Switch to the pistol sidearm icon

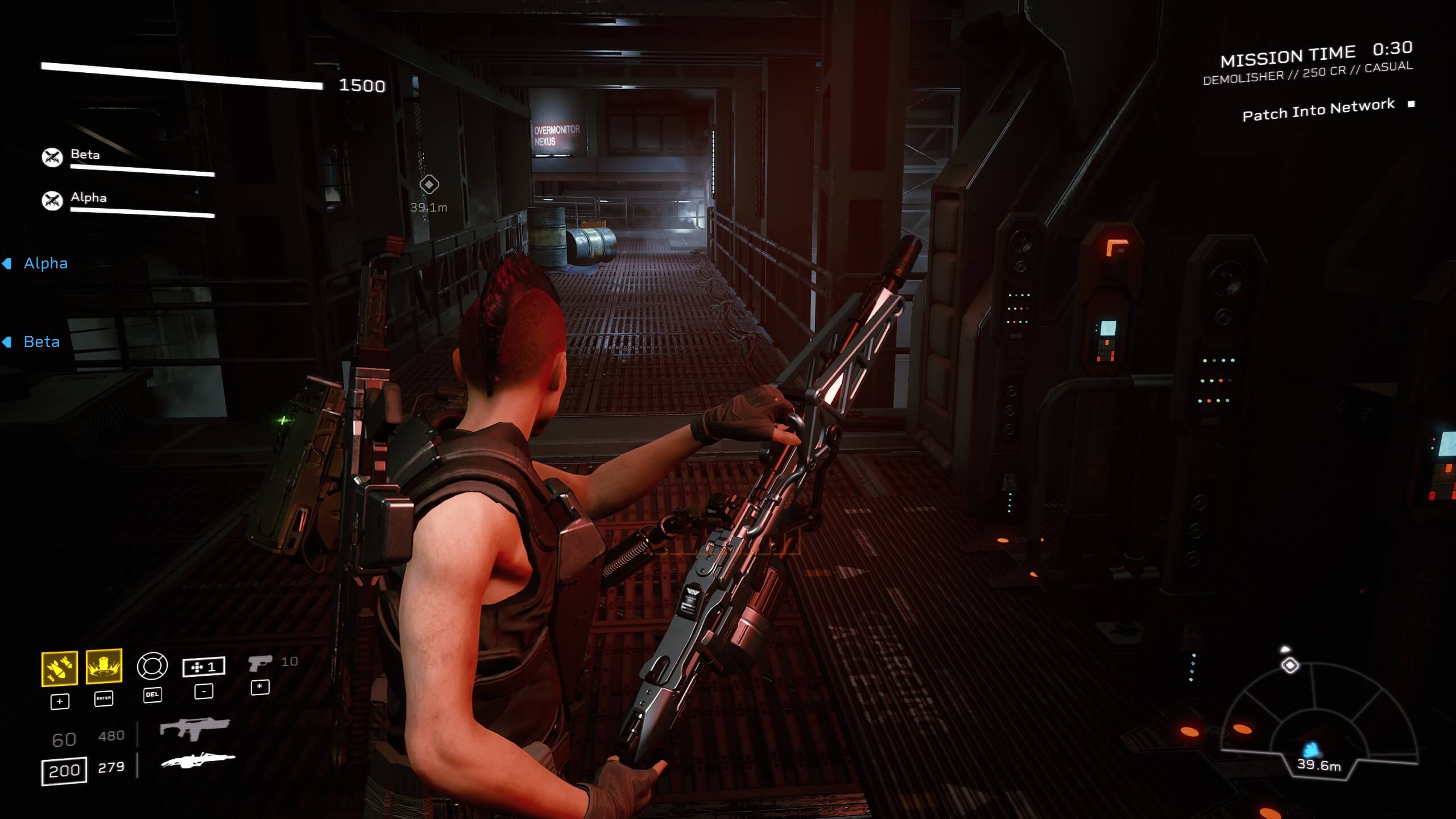[x=260, y=663]
